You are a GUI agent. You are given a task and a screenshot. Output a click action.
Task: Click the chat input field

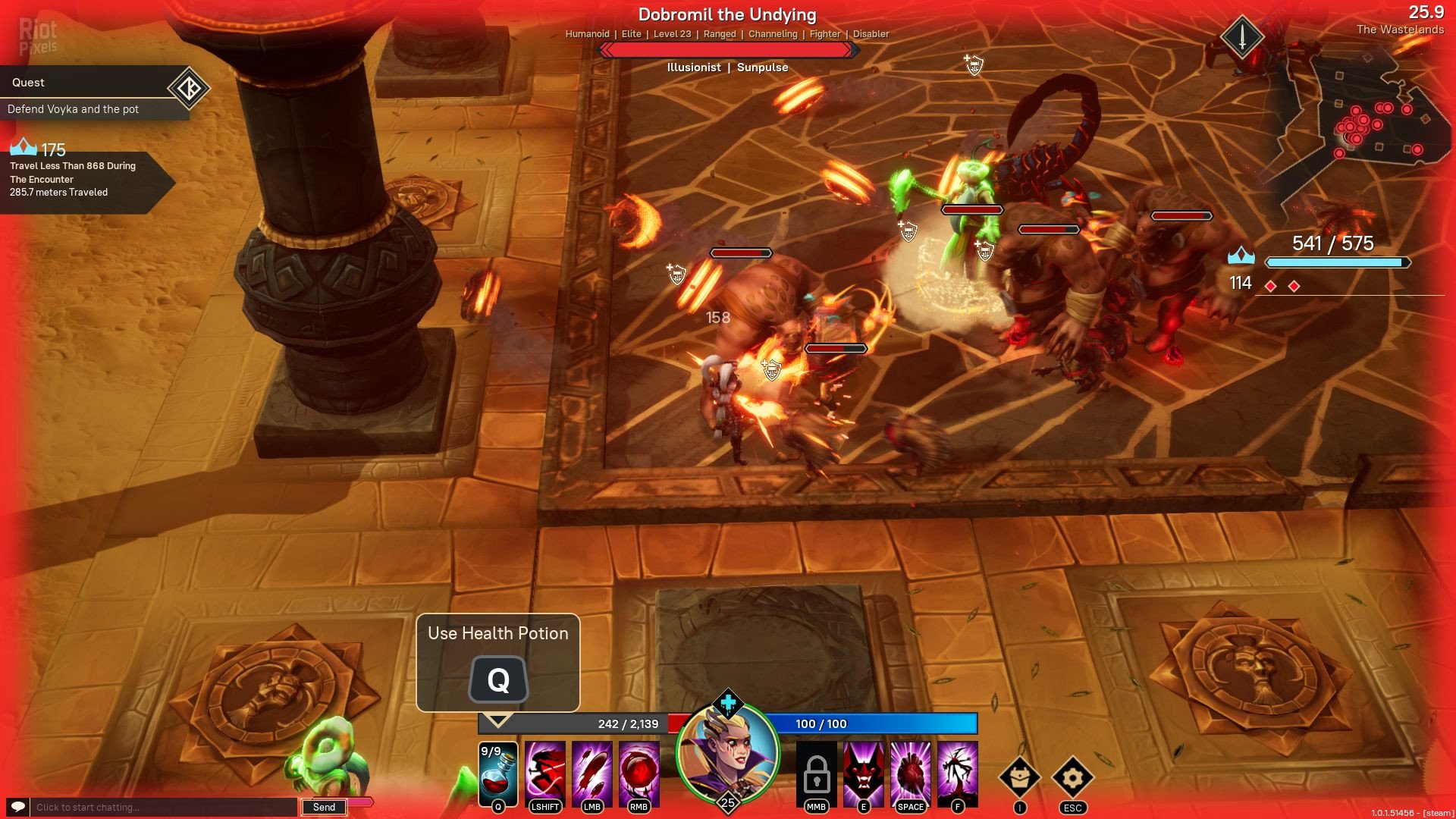(x=163, y=807)
